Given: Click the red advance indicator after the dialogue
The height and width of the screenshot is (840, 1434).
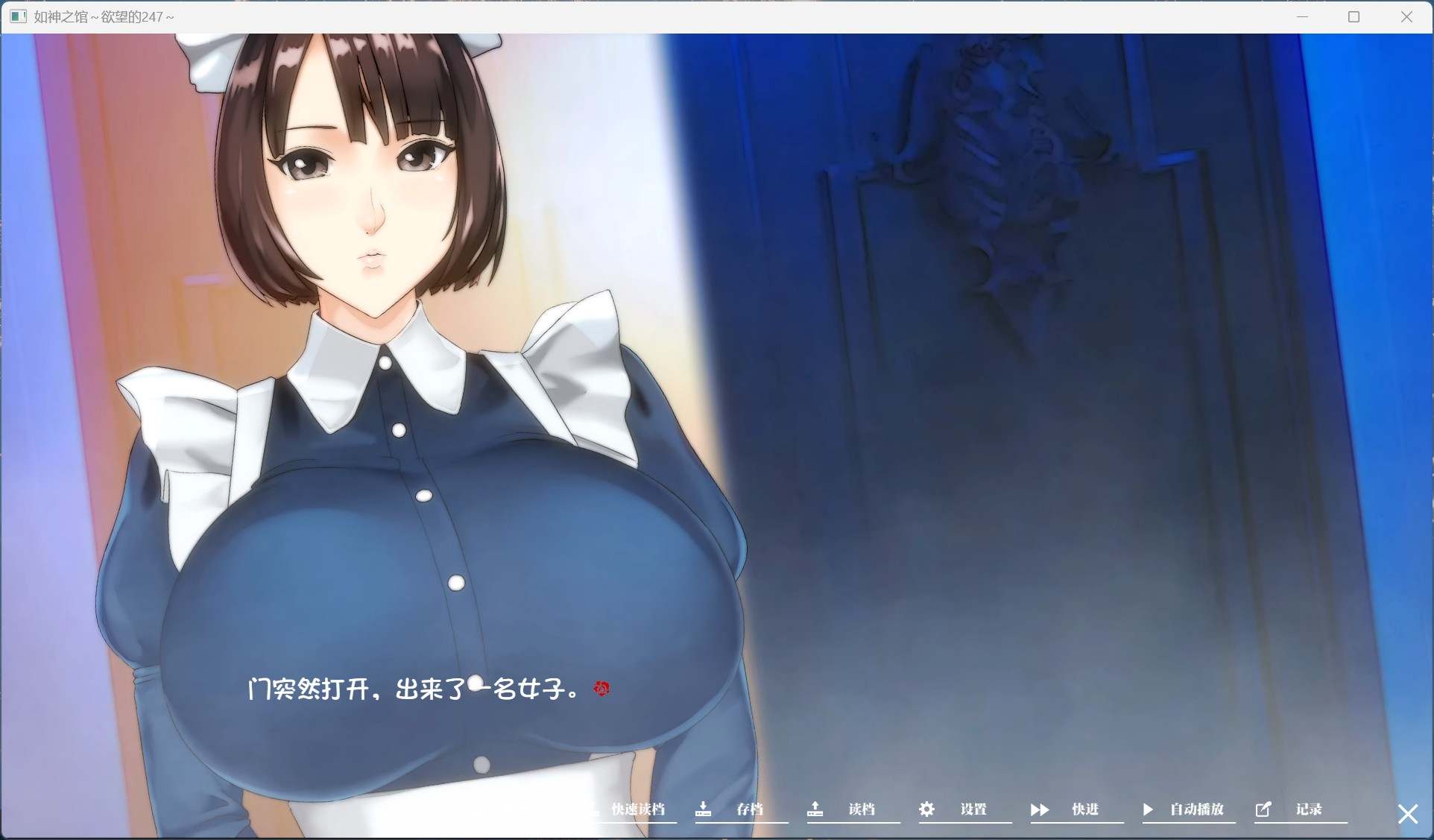Looking at the screenshot, I should click(x=601, y=689).
